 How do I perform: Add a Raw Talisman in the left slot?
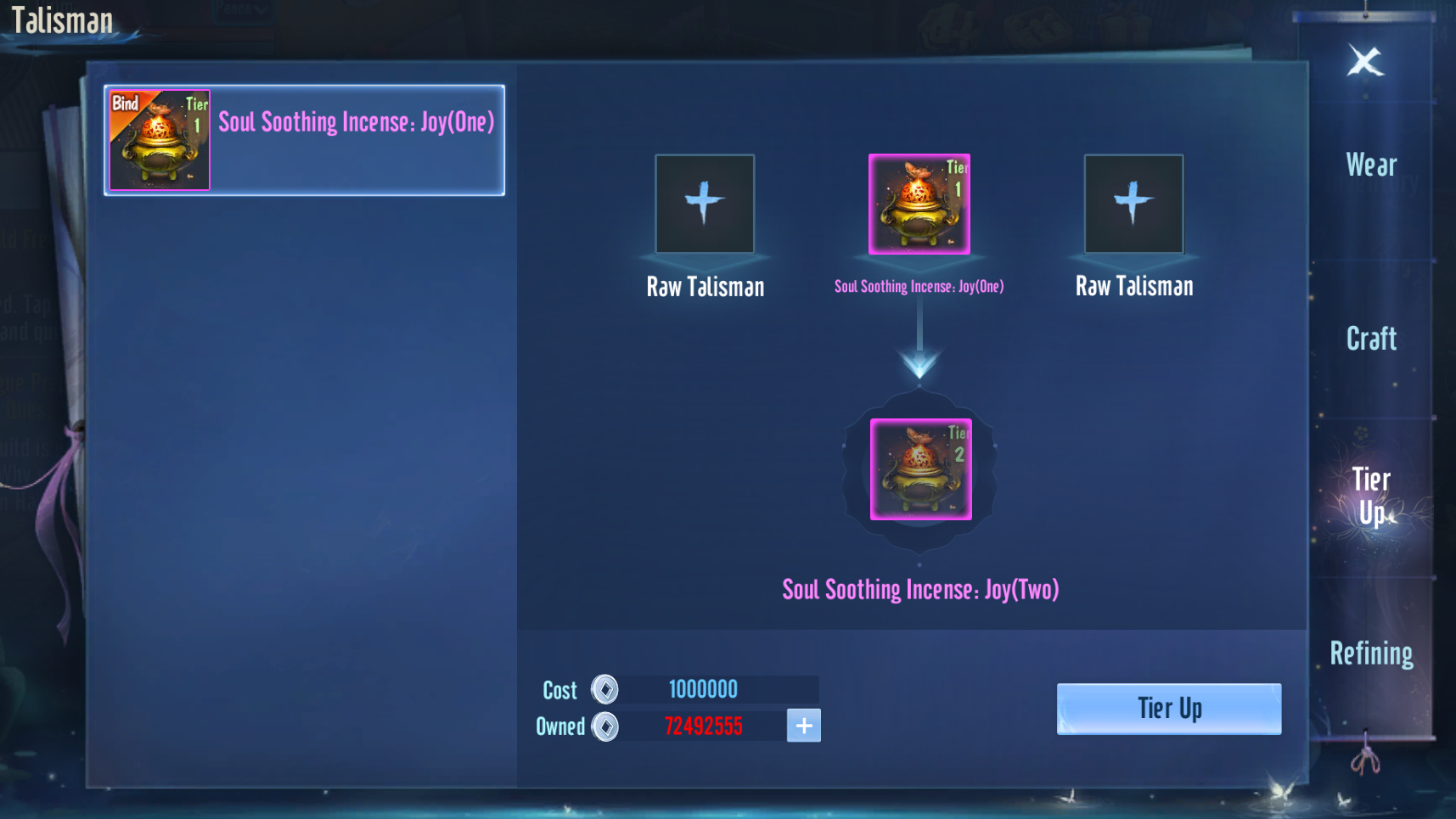pyautogui.click(x=705, y=204)
